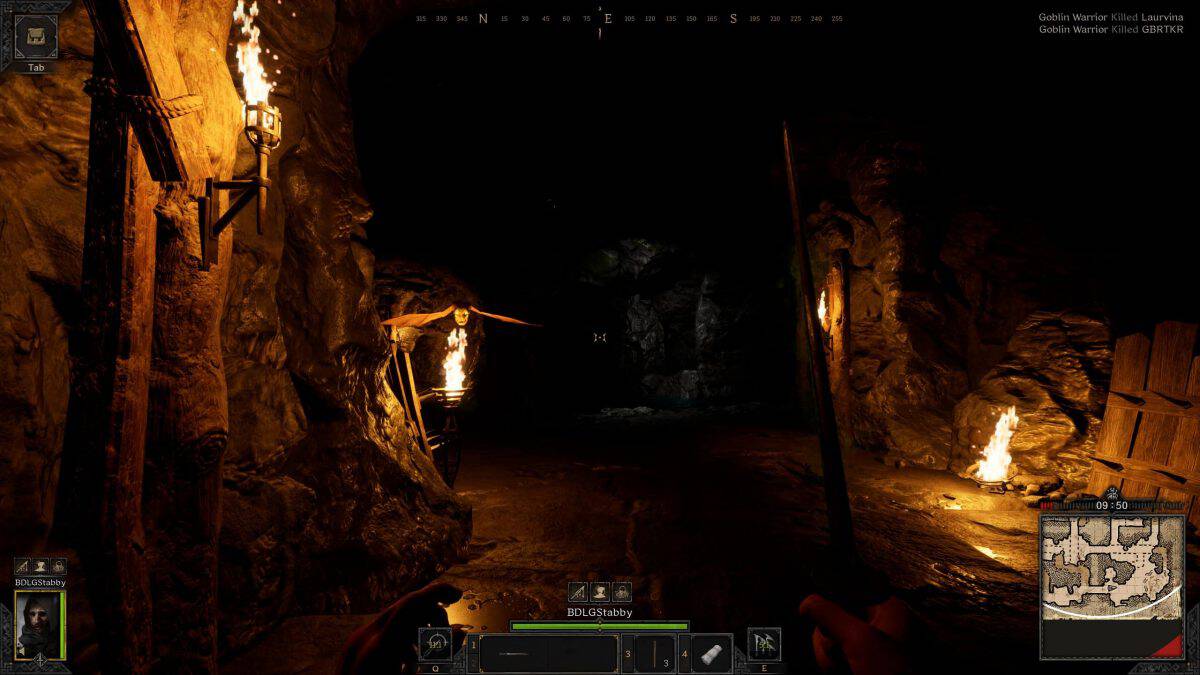1200x675 pixels.
Task: Select hotbar slot 3 holding the torch
Action: (x=655, y=654)
